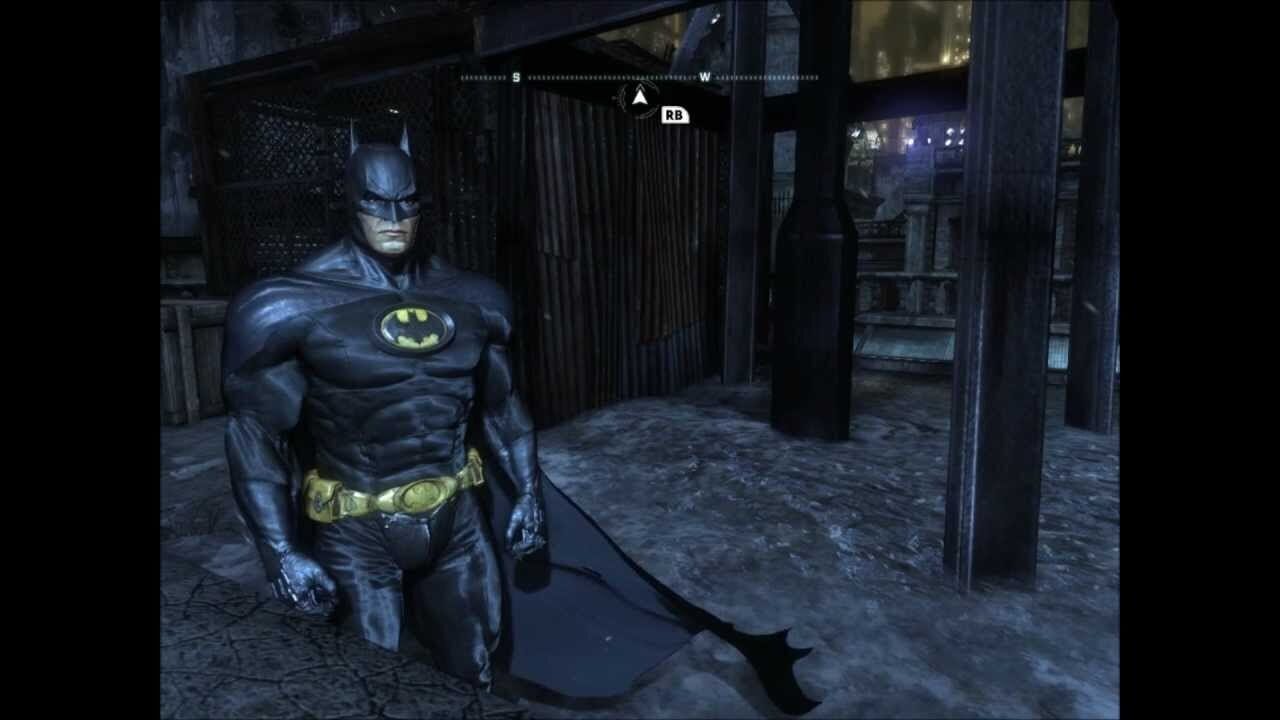Select the circular radar ring around the arrow
Screen dimensions: 1280x720
pyautogui.click(x=638, y=98)
